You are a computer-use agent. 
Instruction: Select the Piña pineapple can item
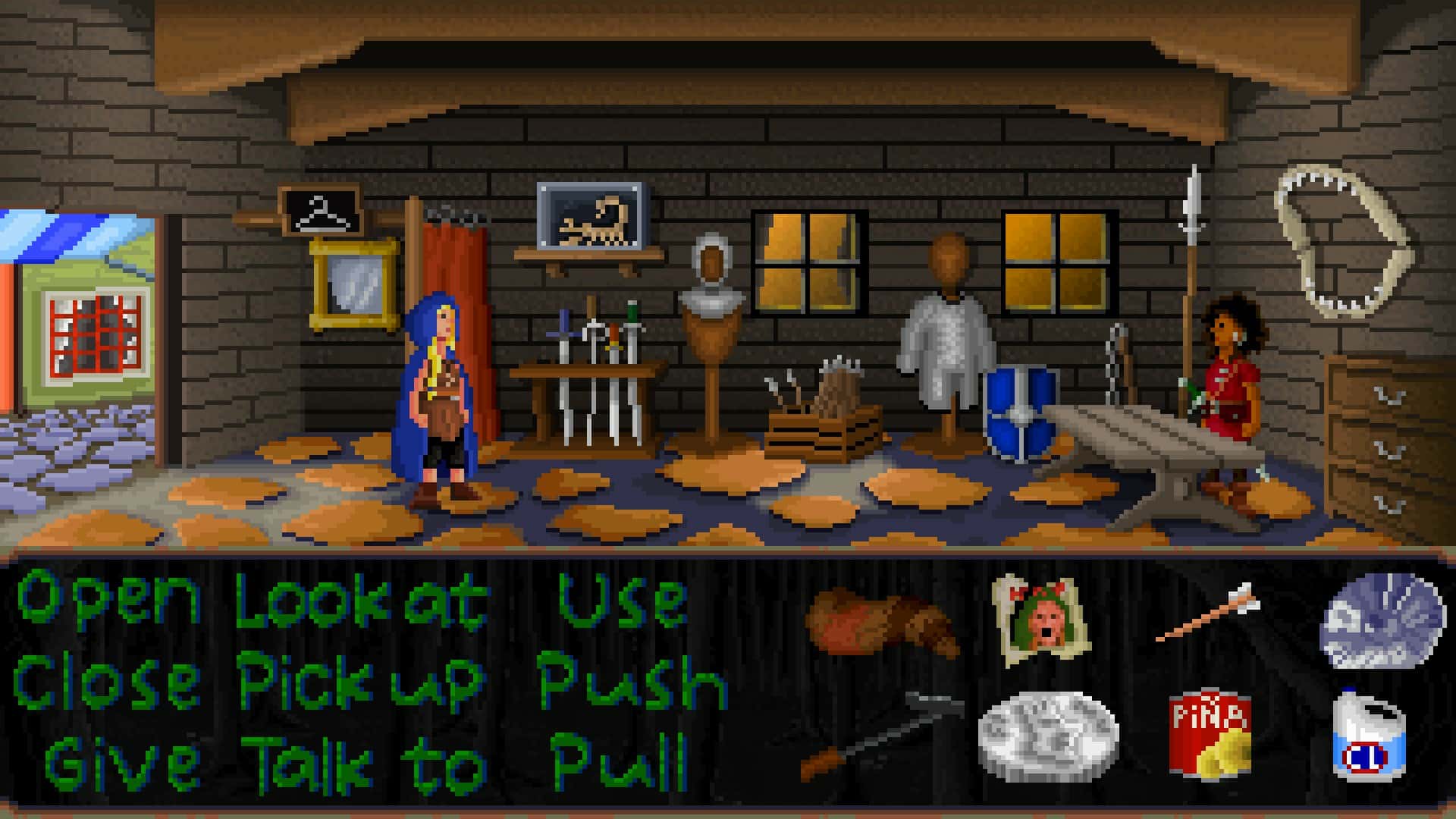[1210, 732]
